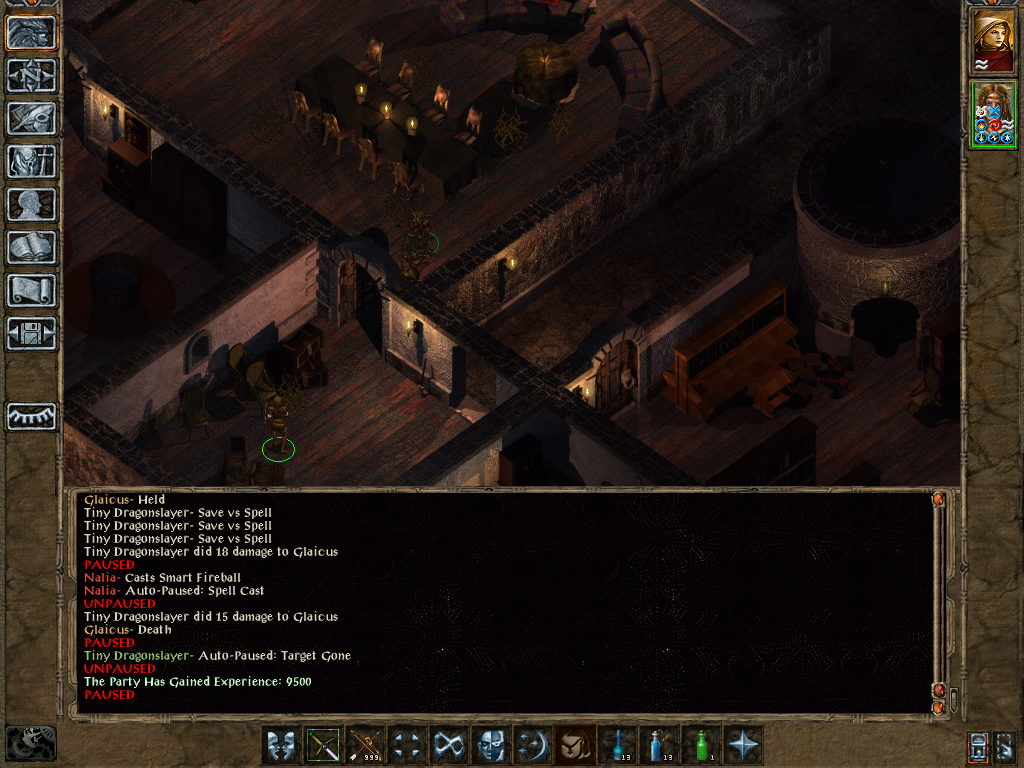
Task: Select the hooded character portrait
Action: point(994,39)
